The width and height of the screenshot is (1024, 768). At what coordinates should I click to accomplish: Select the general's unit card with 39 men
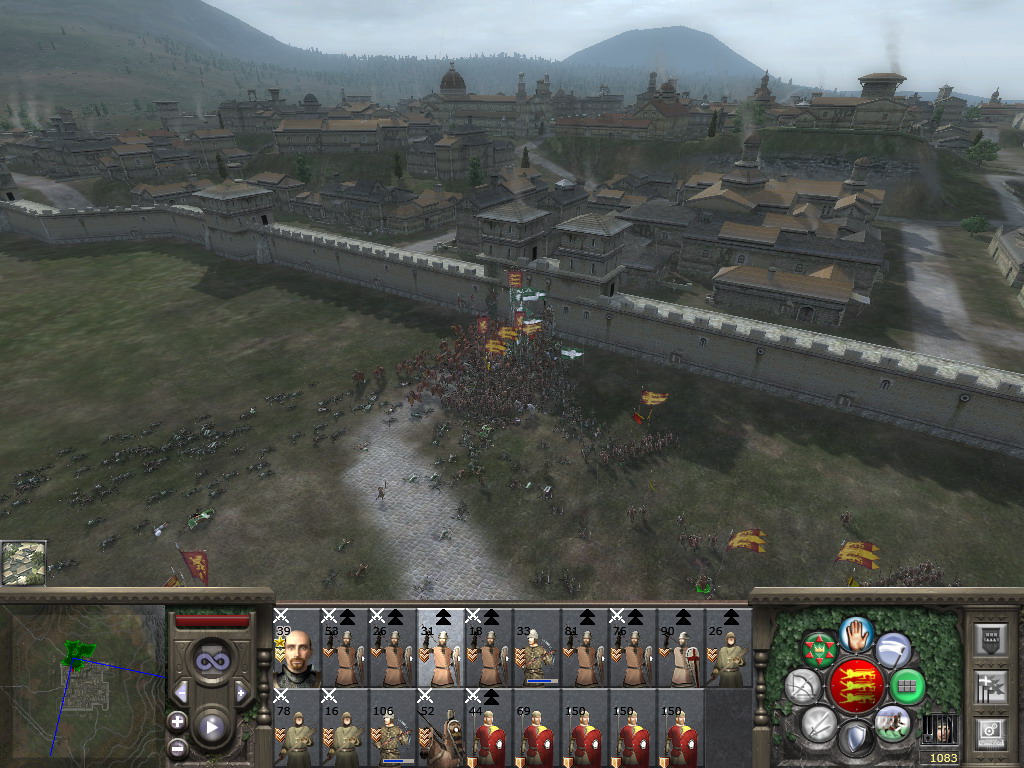click(296, 648)
